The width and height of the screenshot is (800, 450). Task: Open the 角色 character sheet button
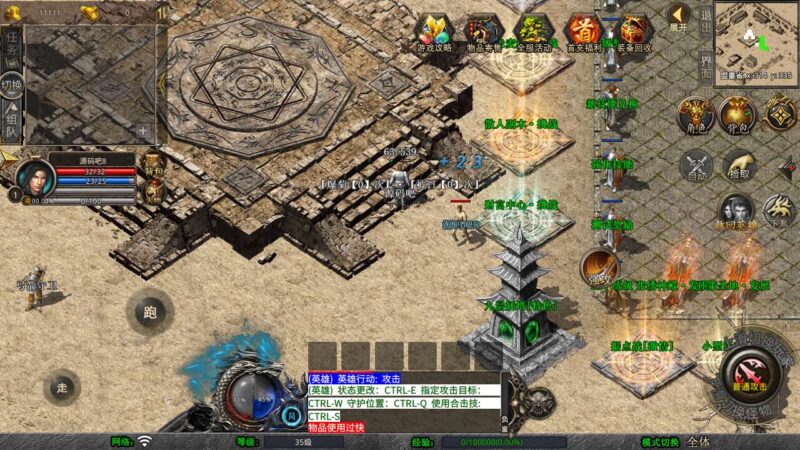(x=697, y=117)
